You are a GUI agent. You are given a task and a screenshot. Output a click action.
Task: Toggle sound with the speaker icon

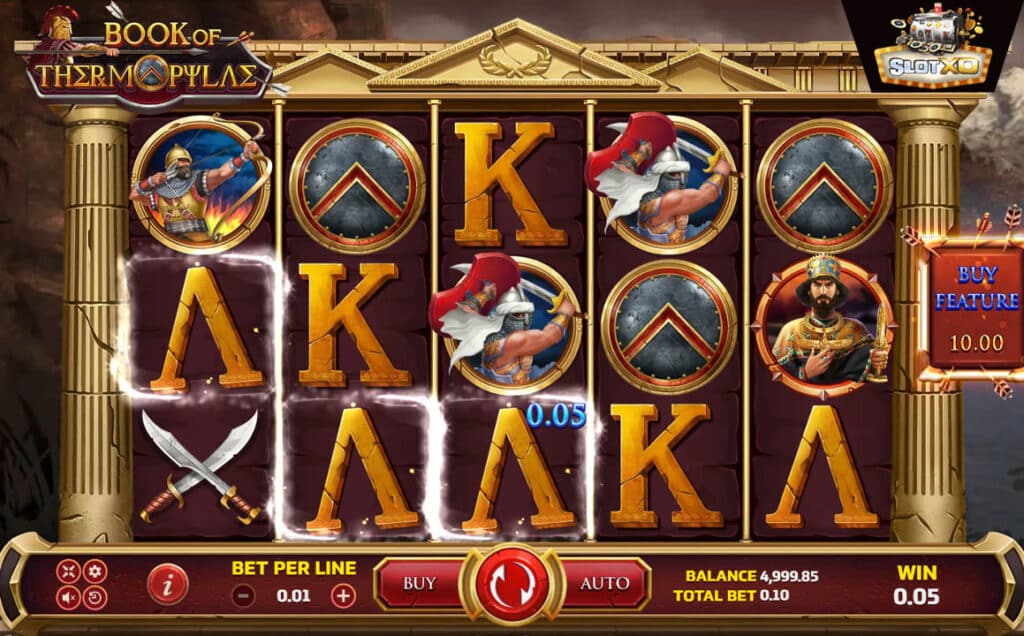pyautogui.click(x=68, y=598)
